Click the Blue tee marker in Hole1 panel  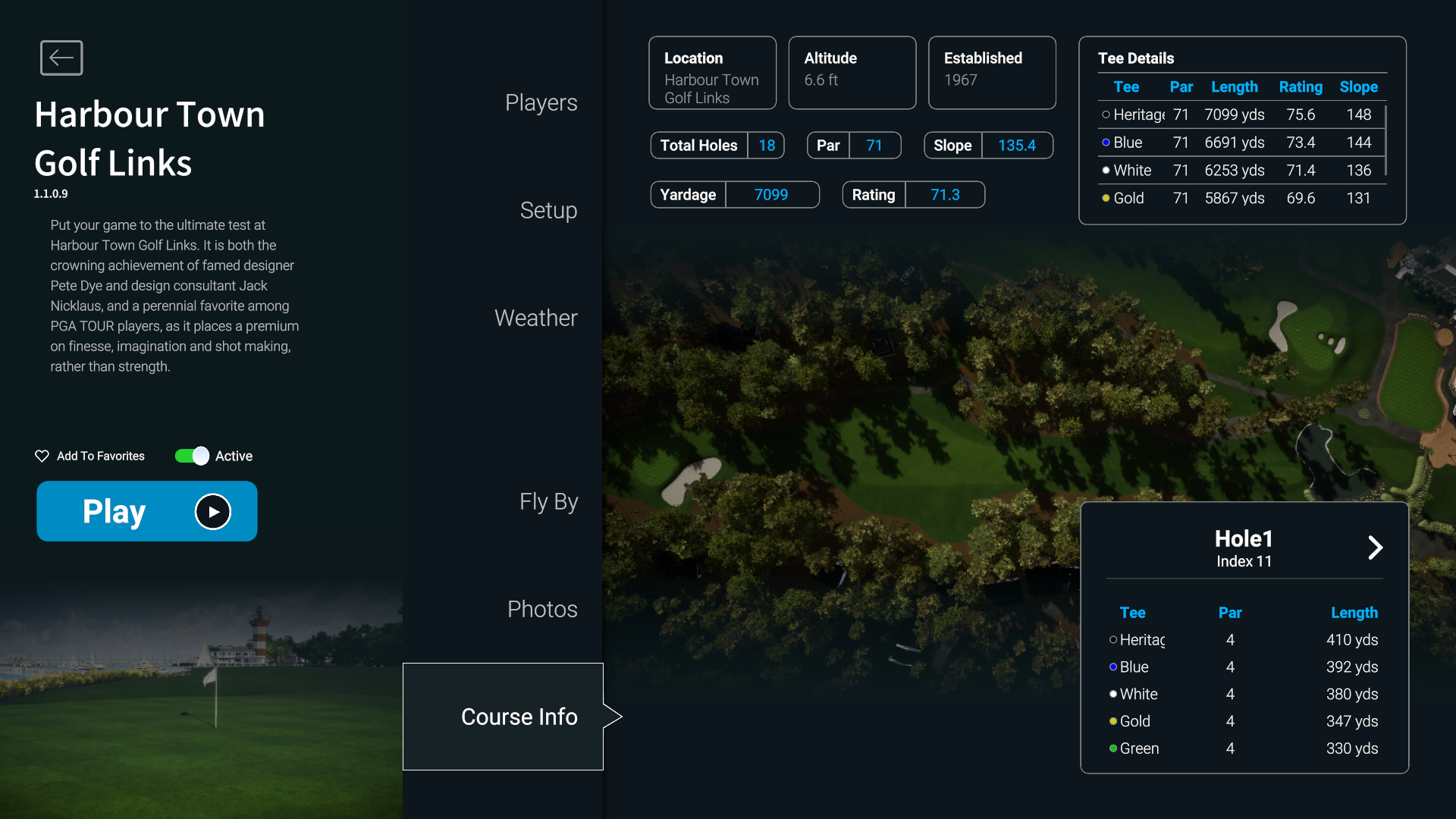[x=1112, y=667]
